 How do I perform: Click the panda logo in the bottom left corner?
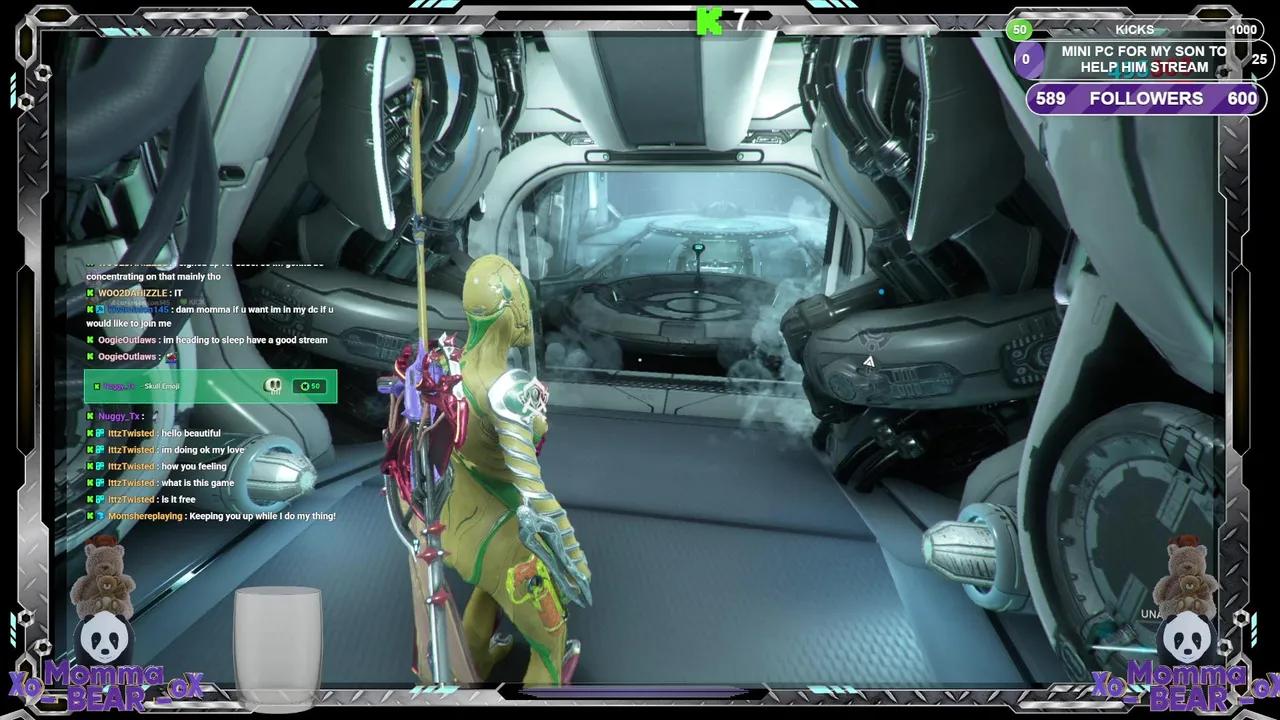103,639
